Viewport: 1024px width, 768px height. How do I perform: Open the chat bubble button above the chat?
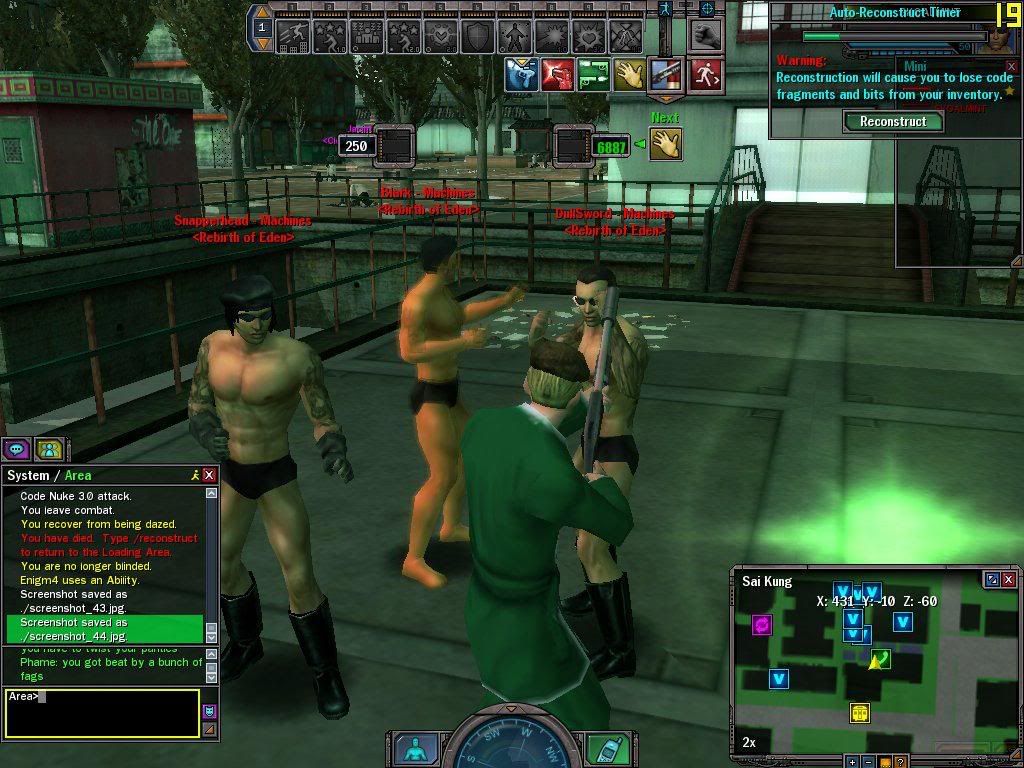click(x=17, y=449)
